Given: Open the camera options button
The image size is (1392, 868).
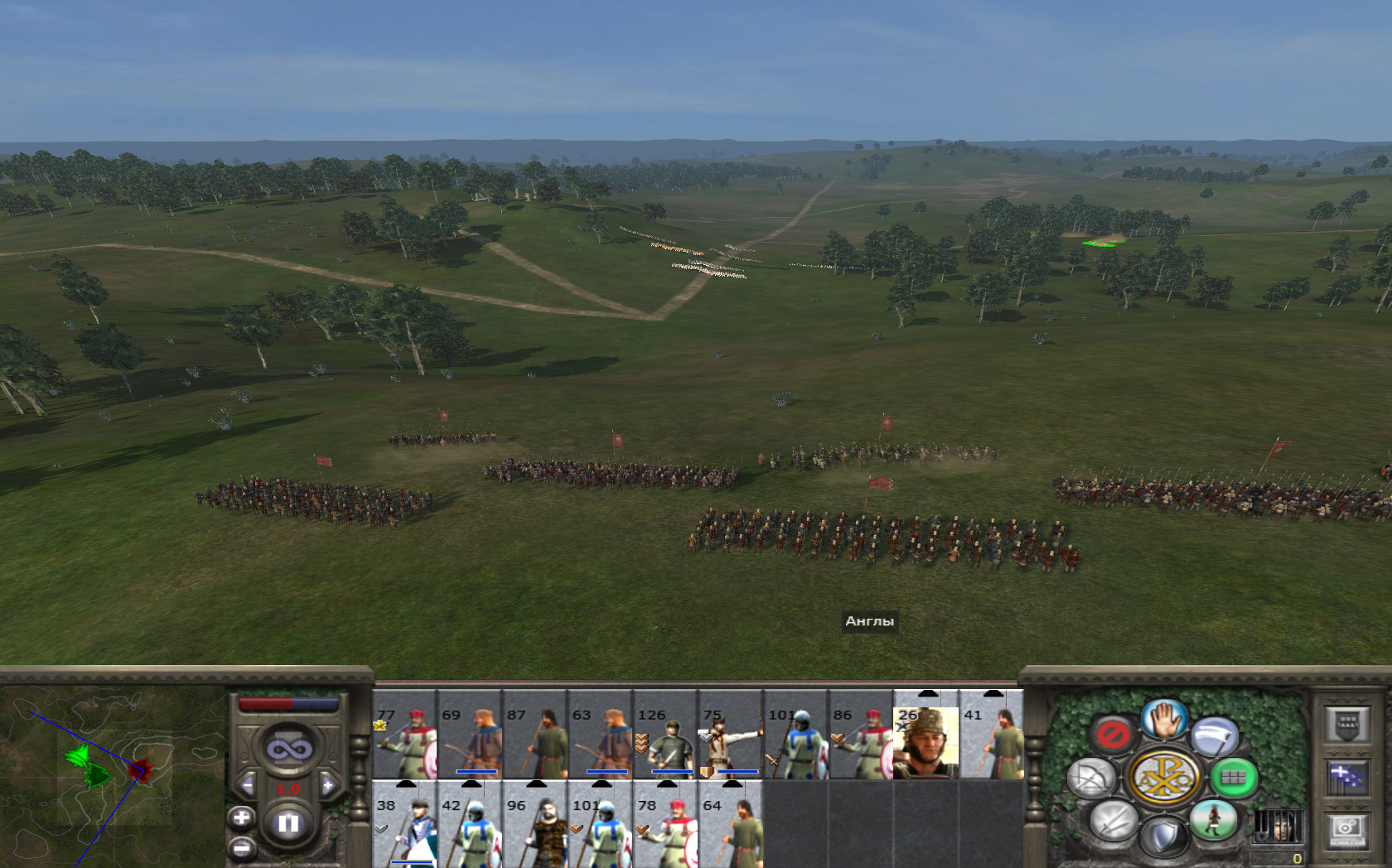Looking at the screenshot, I should (1346, 828).
